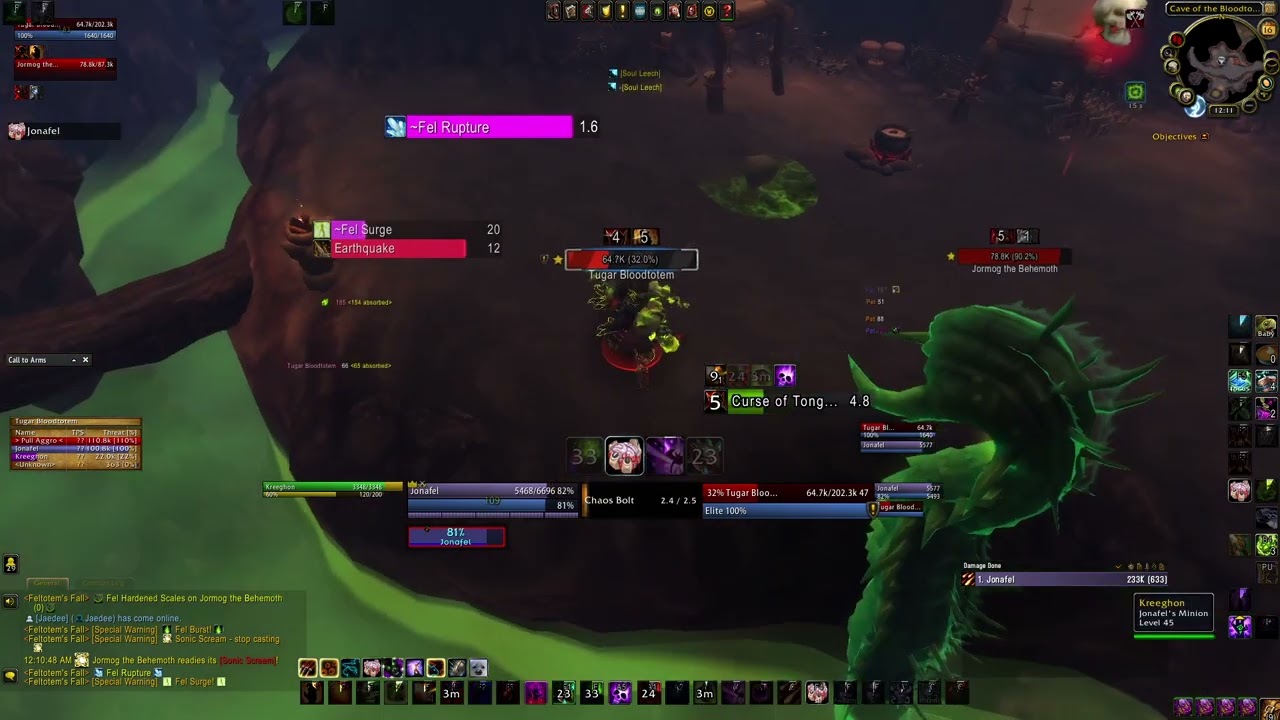Toggle the Call to Arms panel collapsed
This screenshot has height=720, width=1280.
tap(74, 360)
